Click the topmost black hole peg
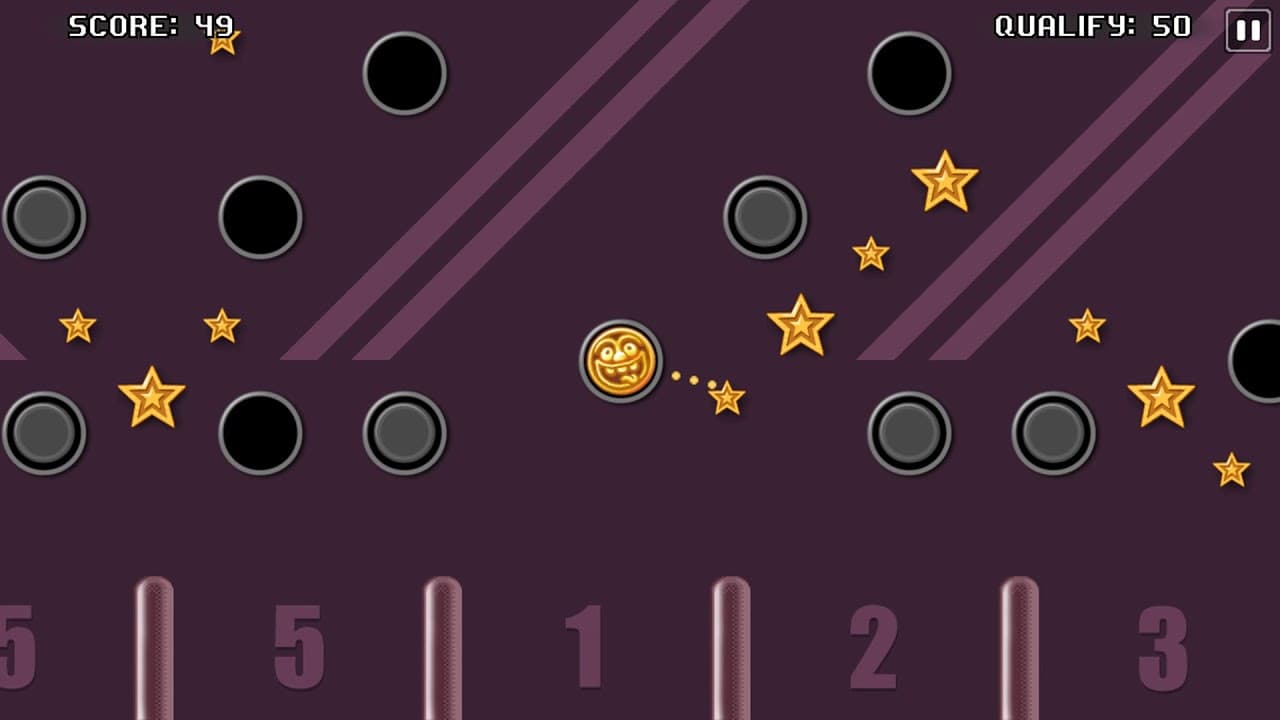This screenshot has width=1280, height=720. pyautogui.click(x=404, y=72)
